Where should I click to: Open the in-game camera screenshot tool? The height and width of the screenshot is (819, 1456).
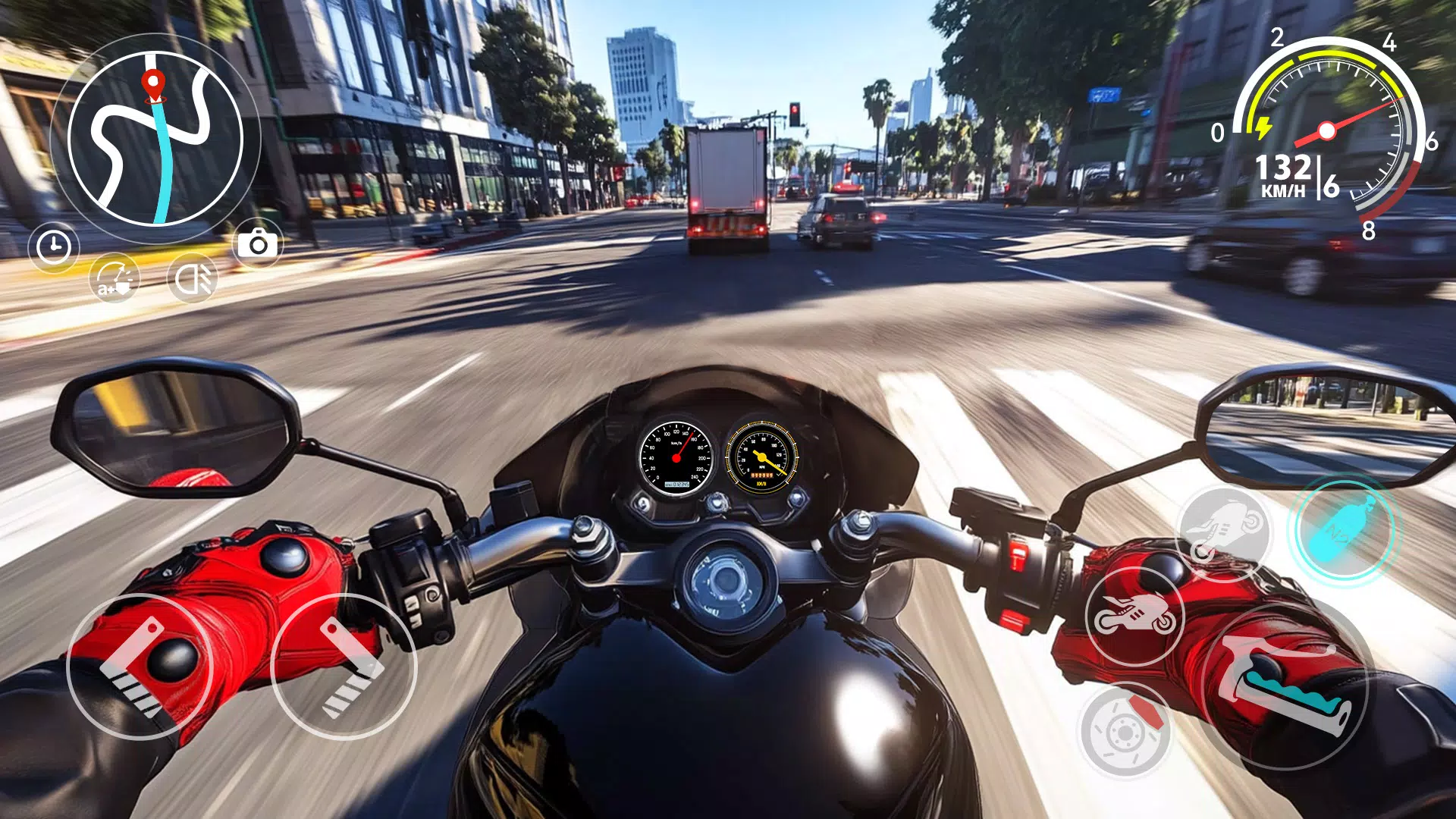[257, 244]
